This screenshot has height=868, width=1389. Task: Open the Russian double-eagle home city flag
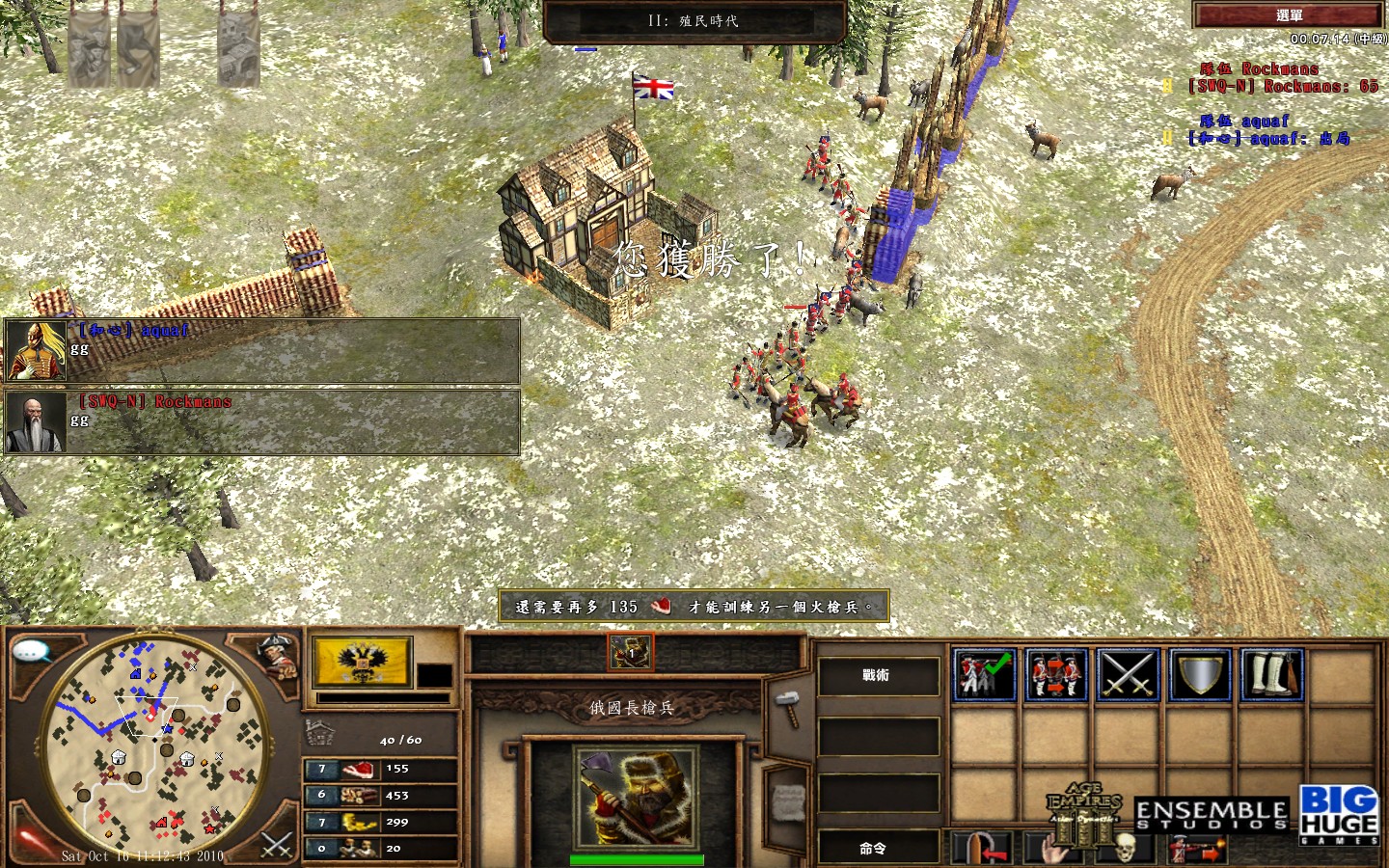[x=362, y=662]
